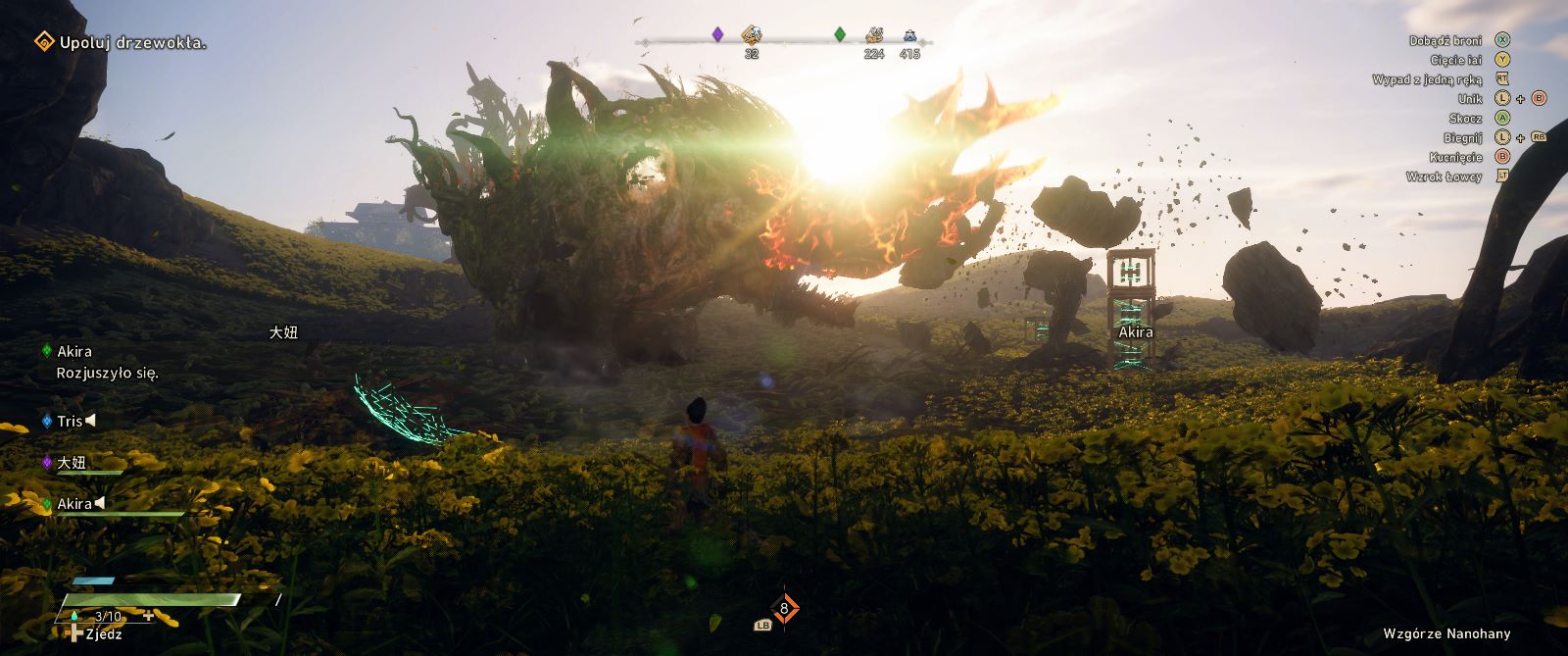Select the tent camp marker on compass

coord(909,35)
